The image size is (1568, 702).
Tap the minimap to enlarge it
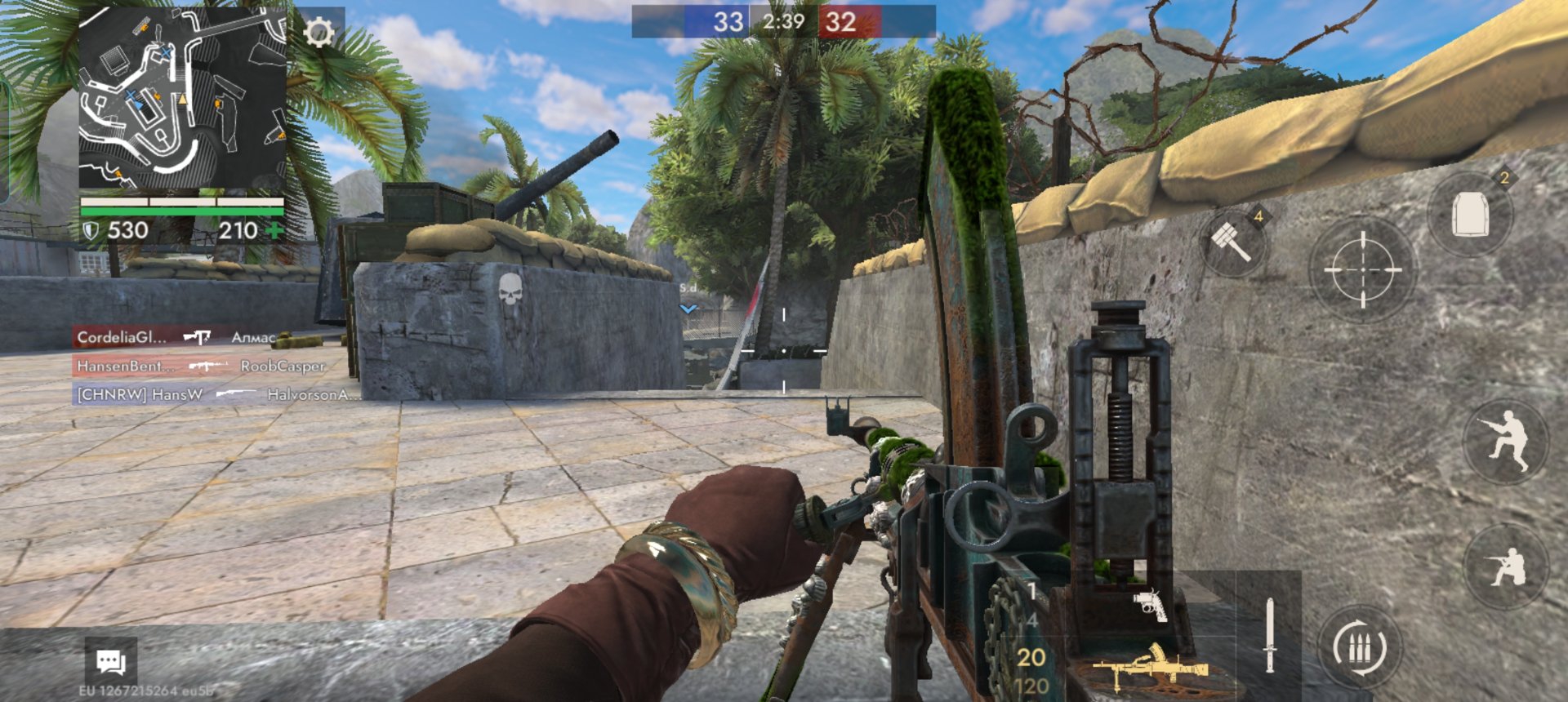182,99
